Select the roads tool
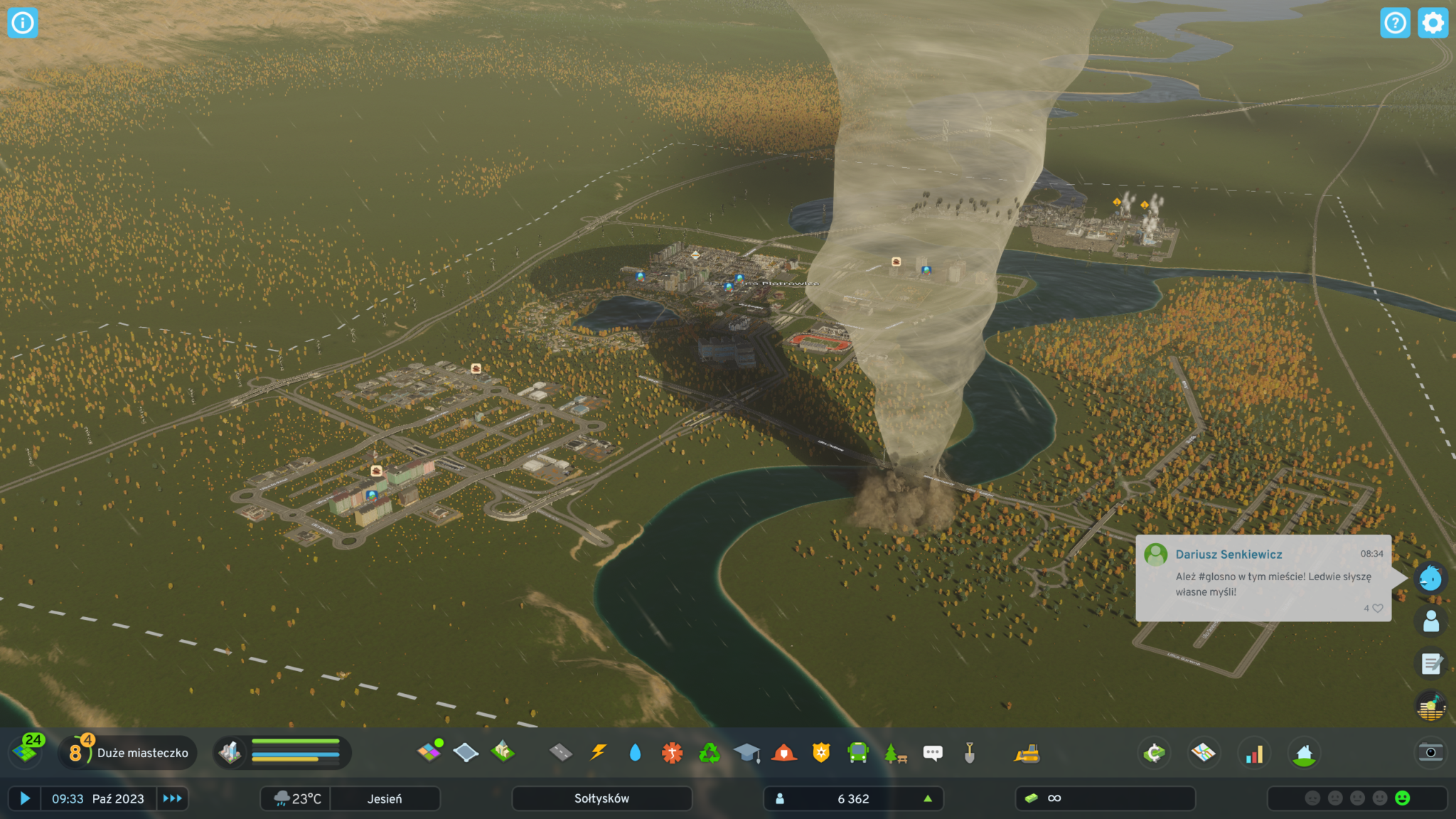 (561, 752)
